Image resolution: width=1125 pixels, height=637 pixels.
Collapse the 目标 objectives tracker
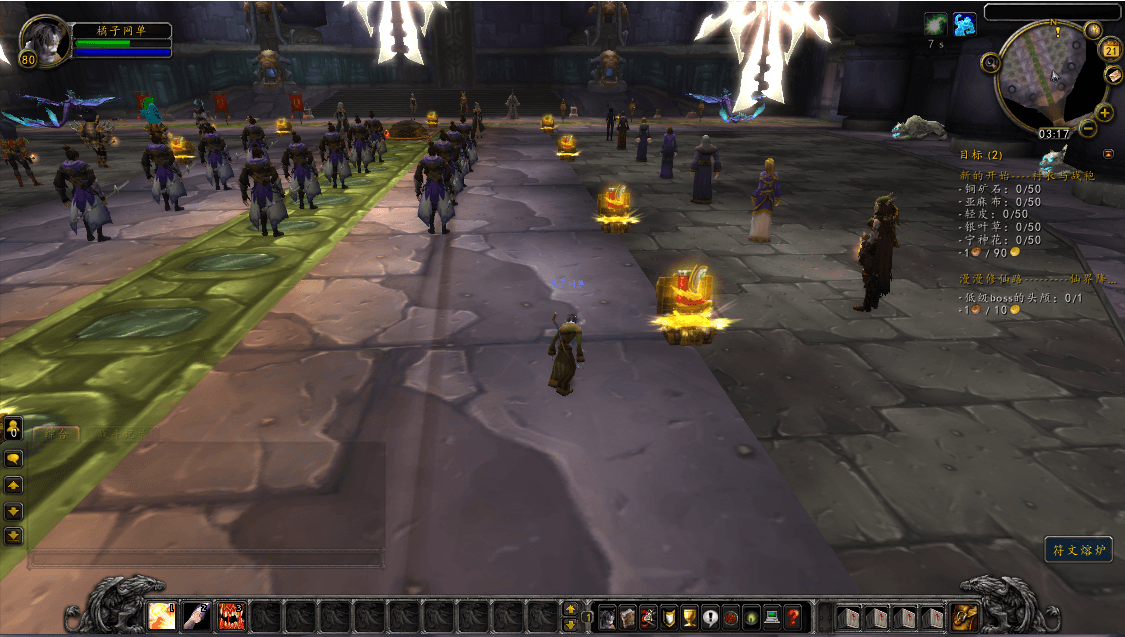click(x=1108, y=154)
